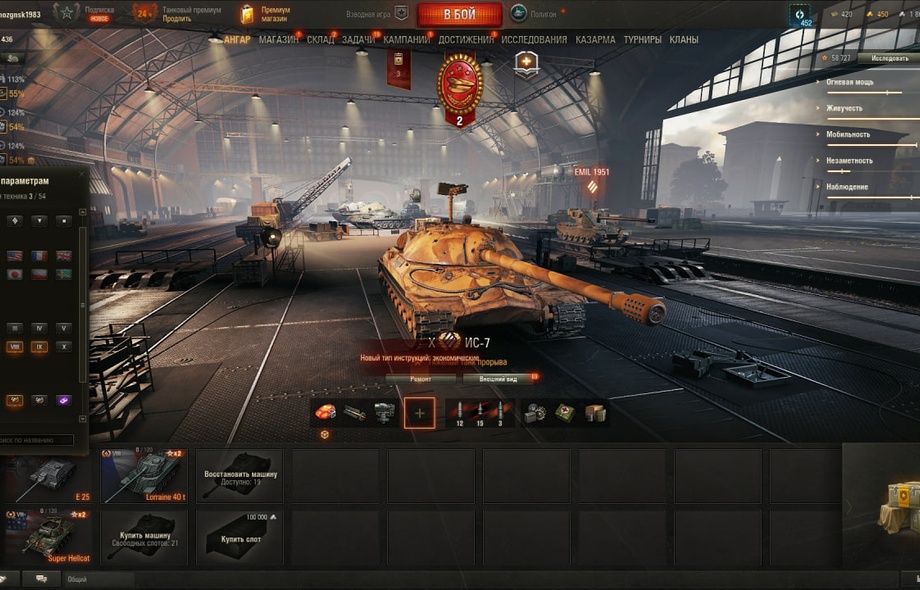The image size is (920, 590).
Task: Open the КЛАНЫ tab
Action: coord(684,40)
